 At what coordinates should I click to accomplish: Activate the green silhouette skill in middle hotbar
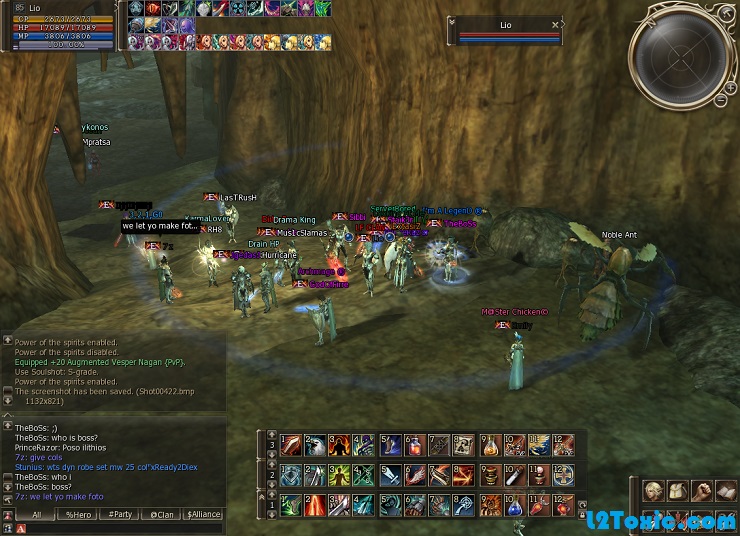click(x=340, y=475)
